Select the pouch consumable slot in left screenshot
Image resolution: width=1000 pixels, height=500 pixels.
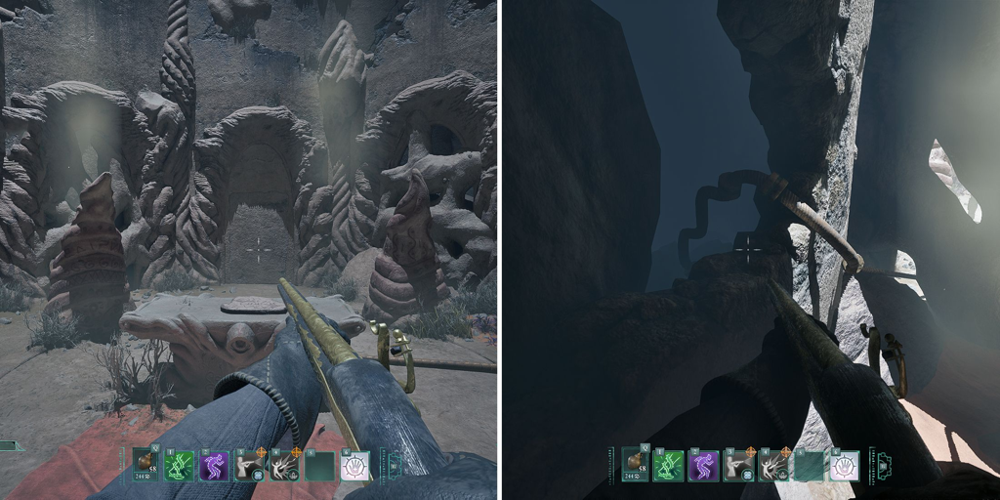point(145,462)
